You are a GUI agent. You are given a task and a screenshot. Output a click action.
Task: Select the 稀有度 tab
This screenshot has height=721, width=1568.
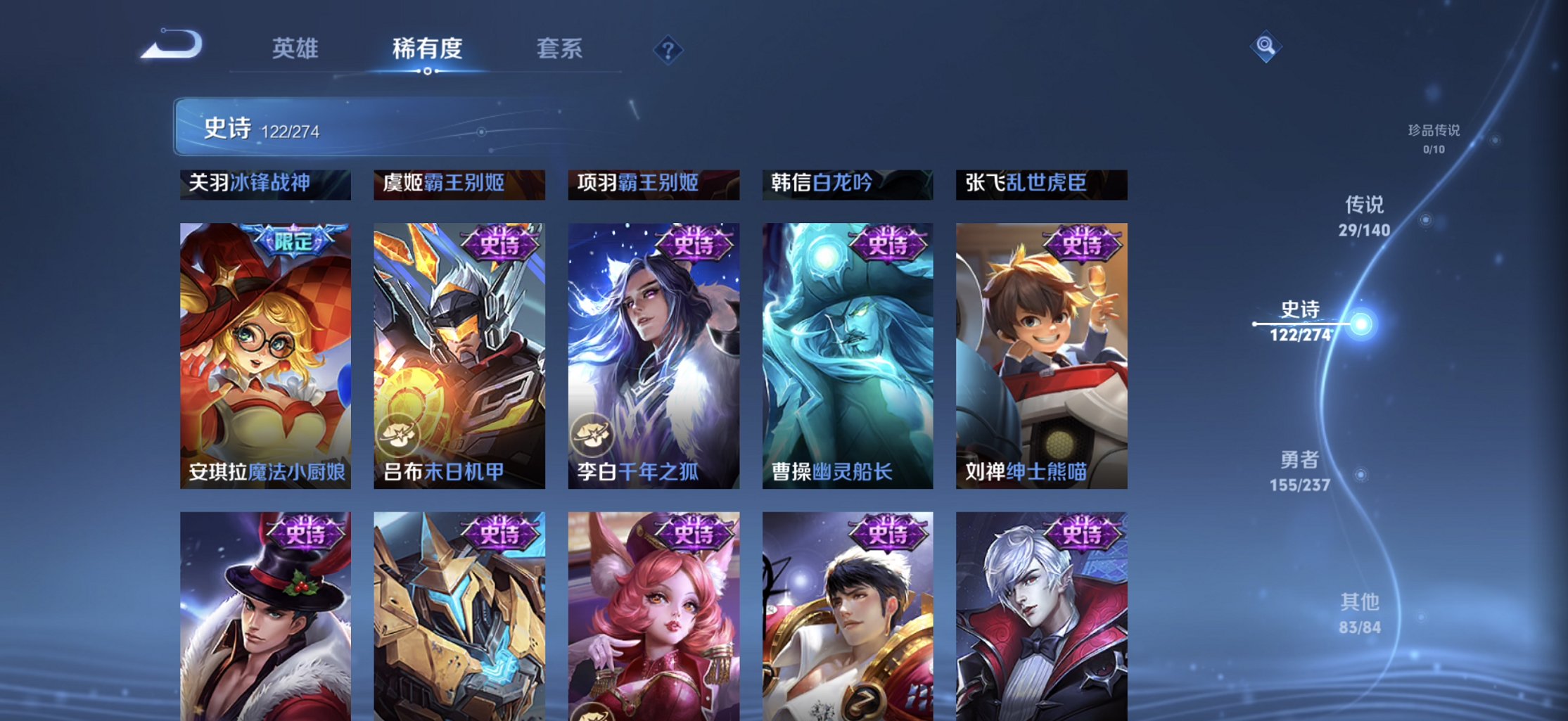click(426, 49)
